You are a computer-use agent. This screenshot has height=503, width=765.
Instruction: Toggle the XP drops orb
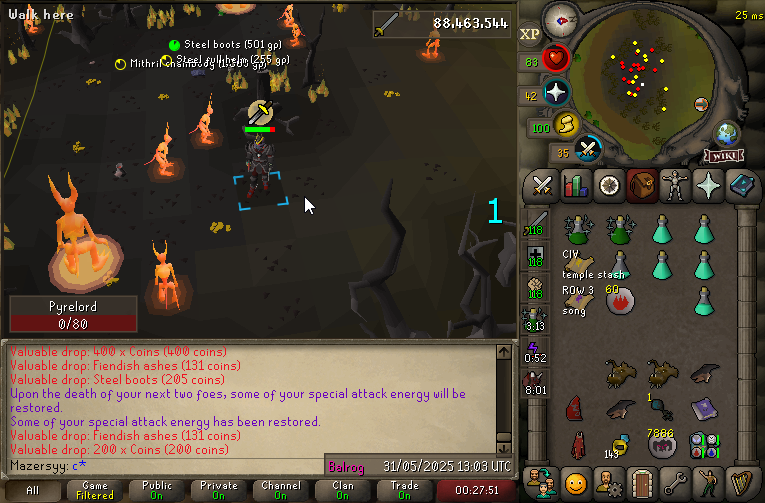coord(529,33)
